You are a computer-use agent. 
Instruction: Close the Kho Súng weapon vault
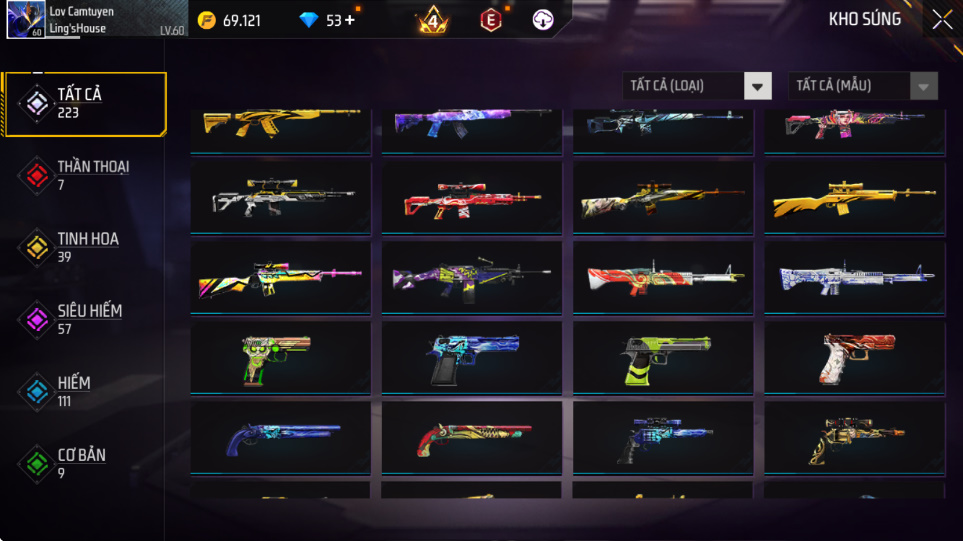pos(941,20)
